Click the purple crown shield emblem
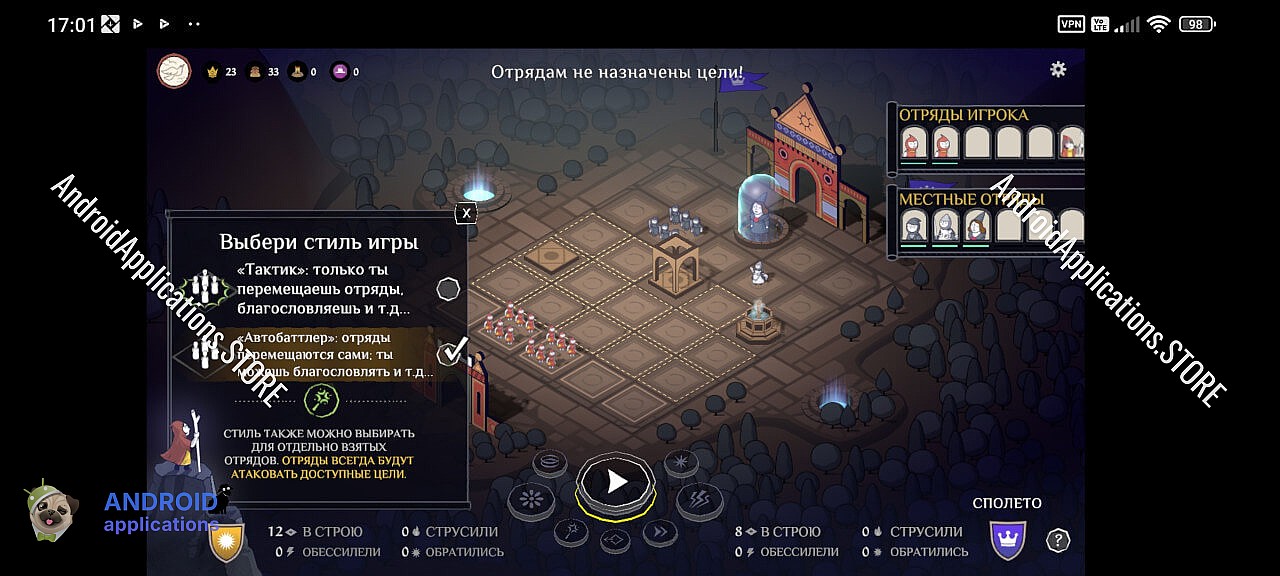 click(x=1007, y=540)
